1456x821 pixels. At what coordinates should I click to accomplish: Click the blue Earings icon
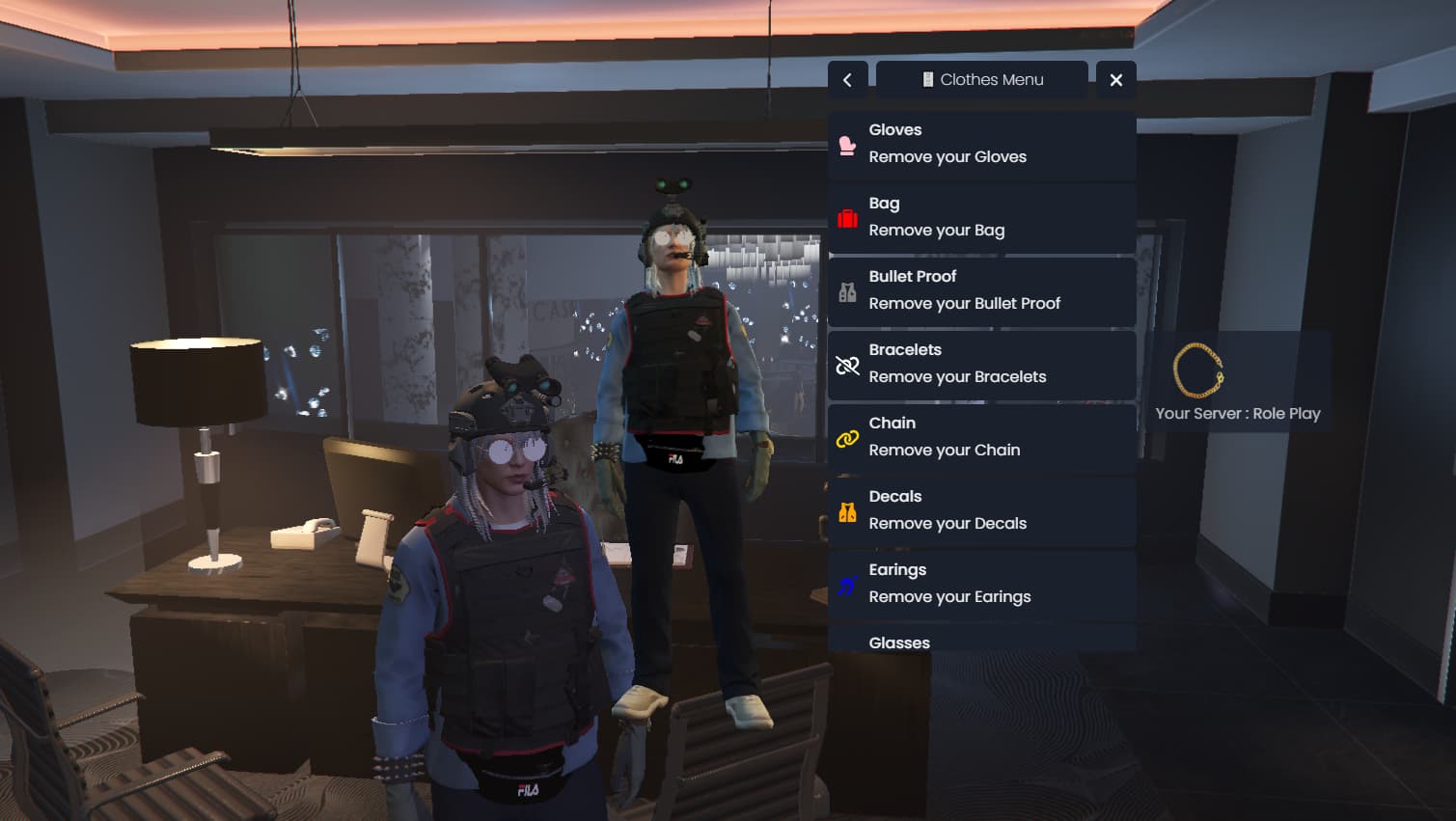point(847,584)
